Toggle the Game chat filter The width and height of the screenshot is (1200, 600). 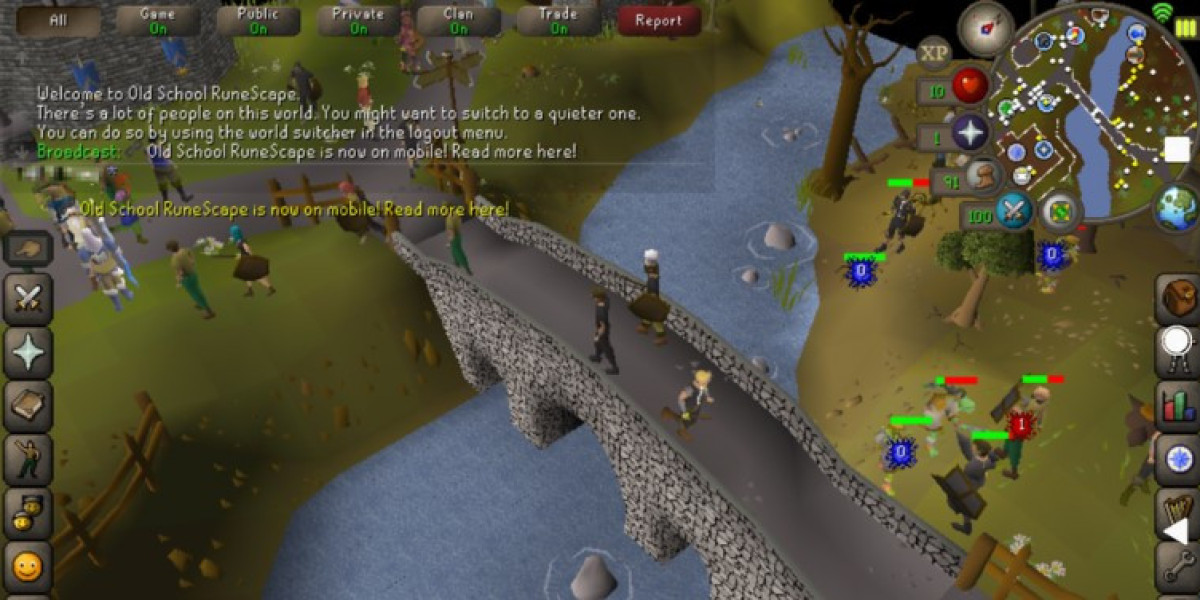click(158, 20)
